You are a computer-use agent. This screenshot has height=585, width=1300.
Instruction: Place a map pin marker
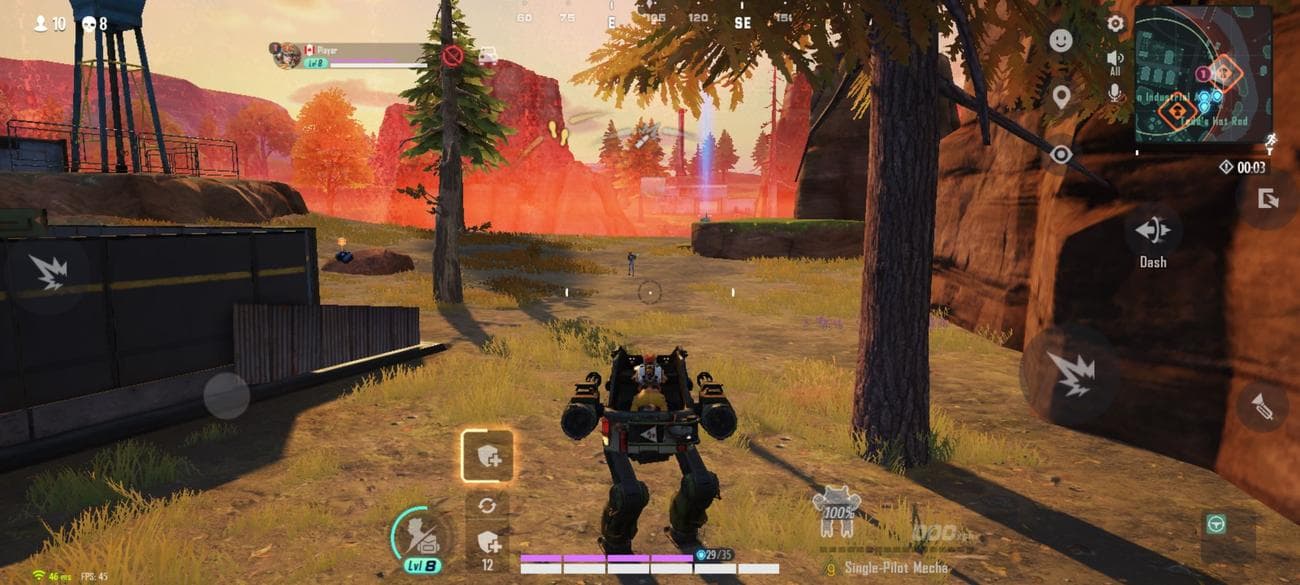tap(1060, 97)
